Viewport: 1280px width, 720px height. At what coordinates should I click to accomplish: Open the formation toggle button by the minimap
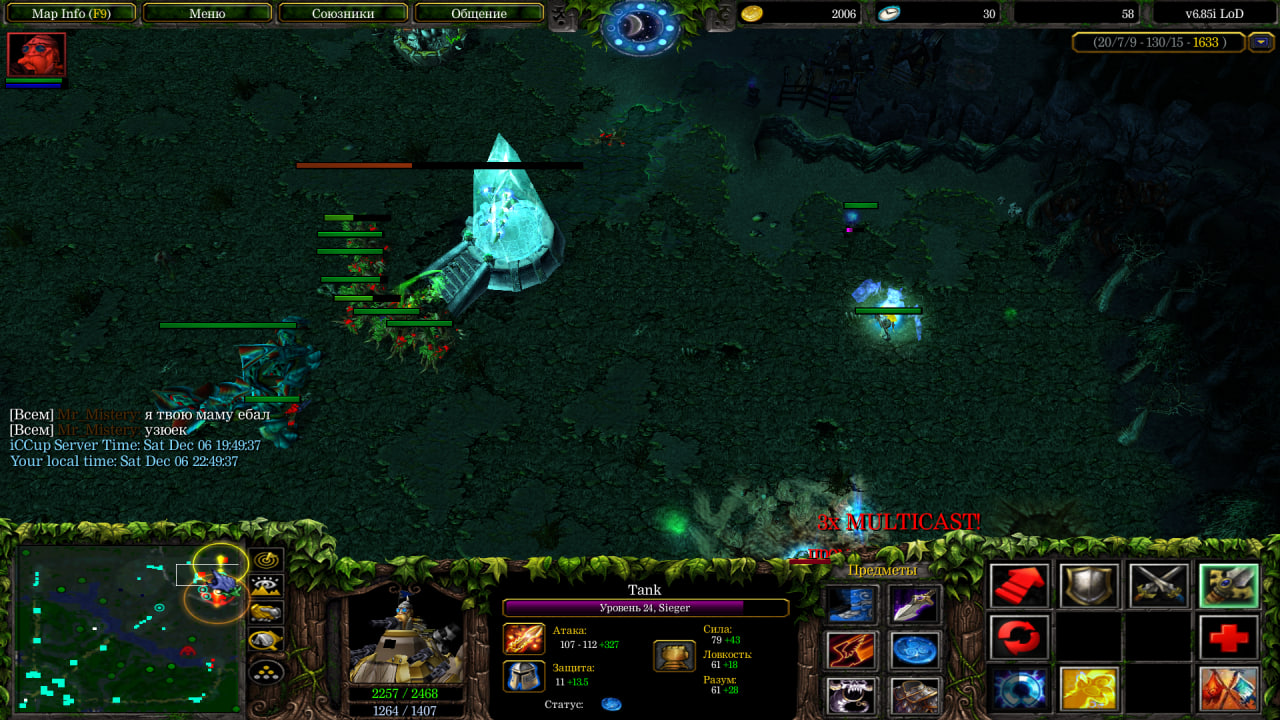click(x=267, y=665)
